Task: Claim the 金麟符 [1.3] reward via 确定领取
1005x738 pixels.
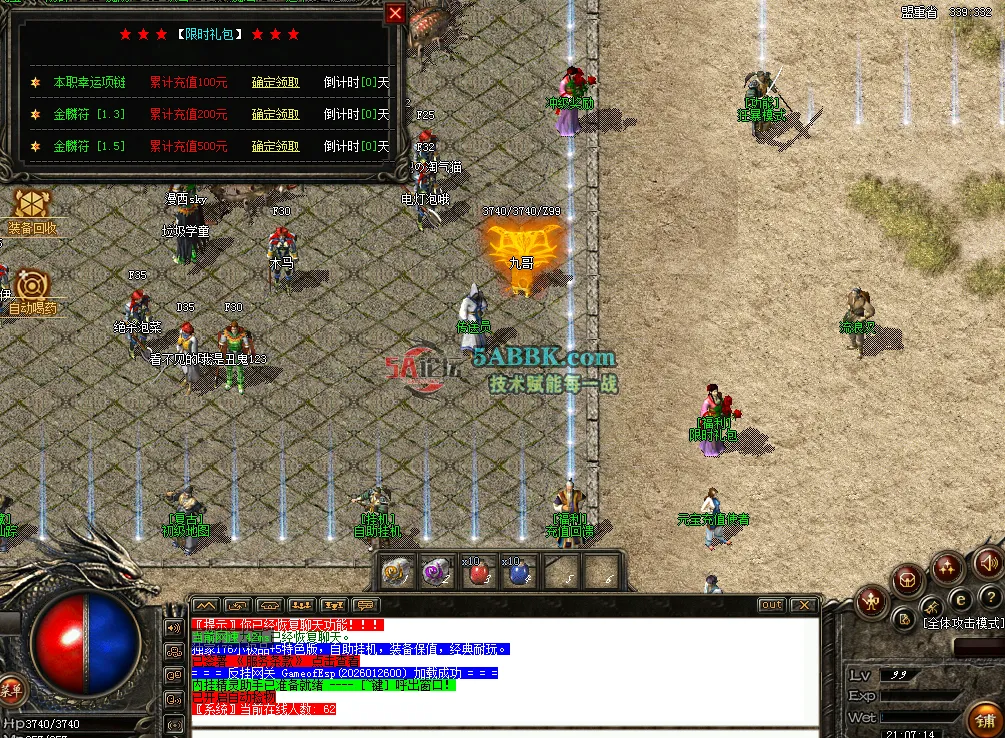Action: point(275,115)
